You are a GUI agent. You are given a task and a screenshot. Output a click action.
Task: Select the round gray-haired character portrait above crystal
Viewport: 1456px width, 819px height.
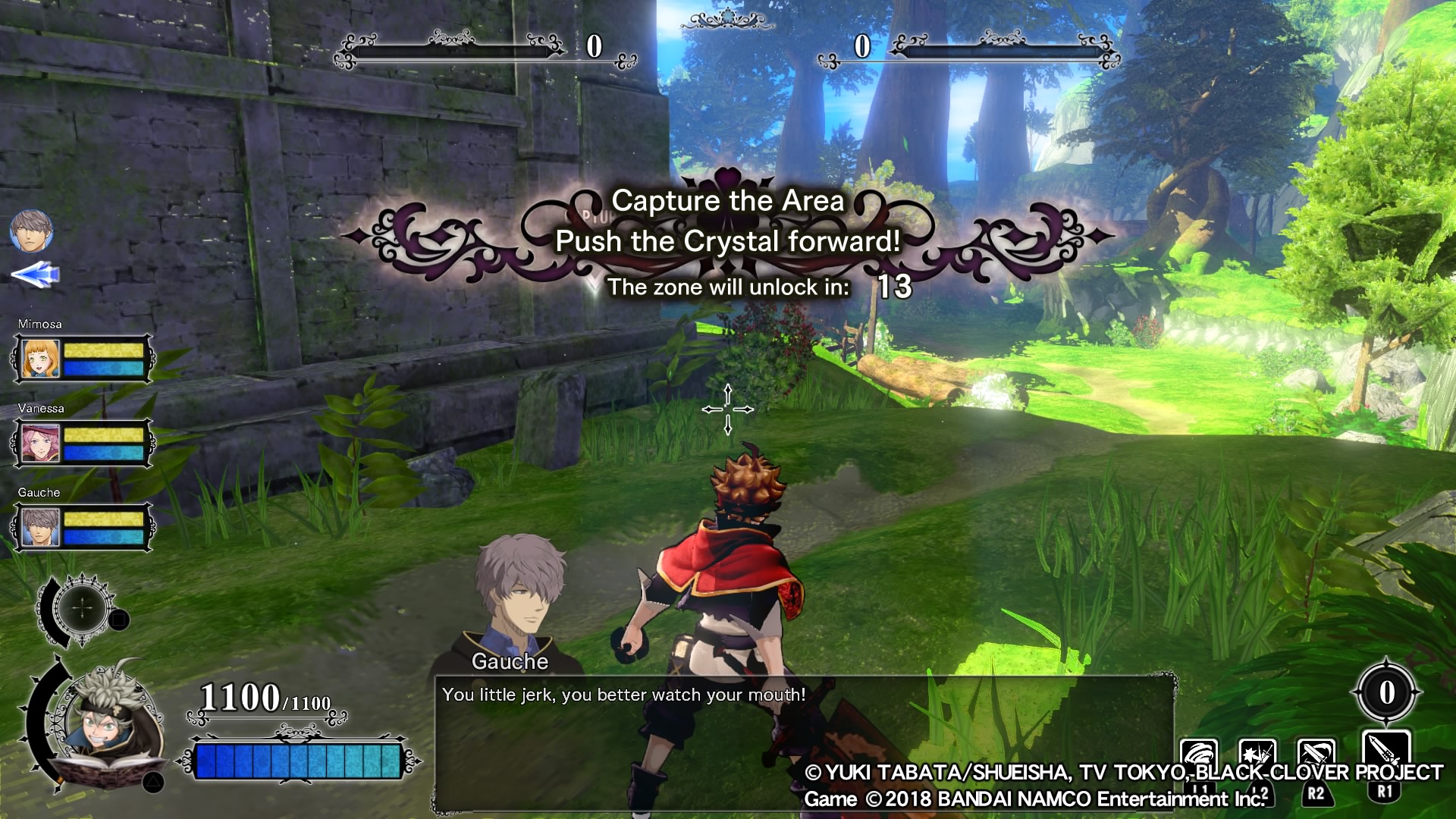(31, 231)
